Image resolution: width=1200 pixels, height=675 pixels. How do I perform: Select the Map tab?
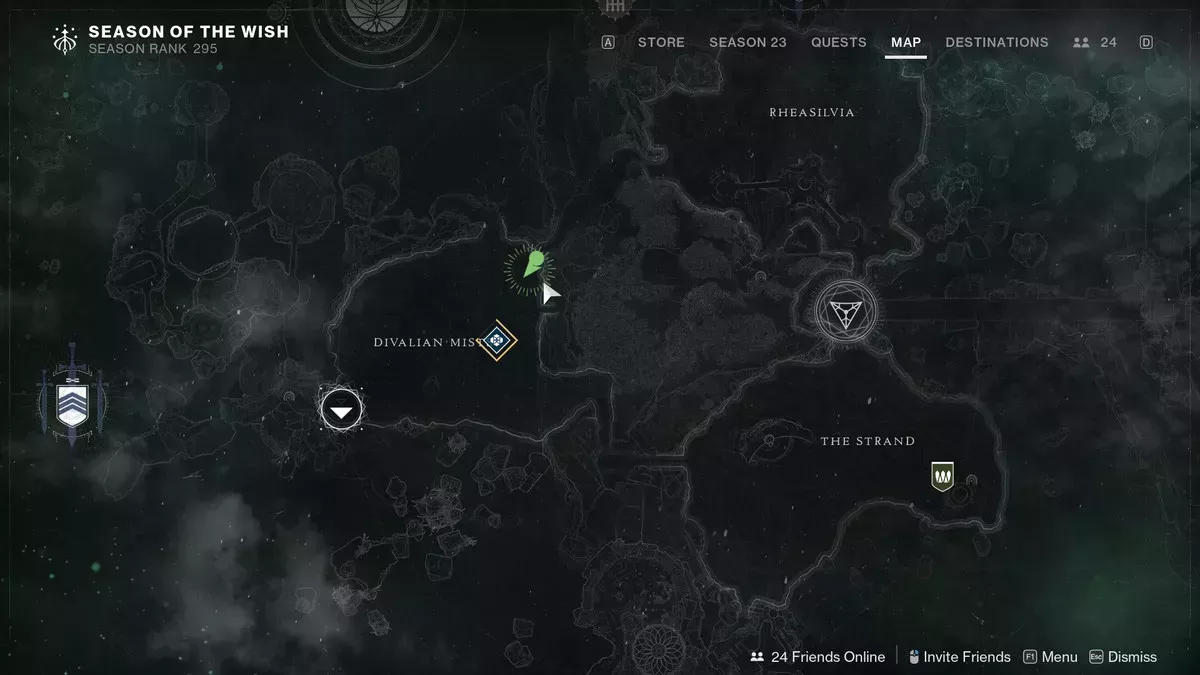(905, 42)
